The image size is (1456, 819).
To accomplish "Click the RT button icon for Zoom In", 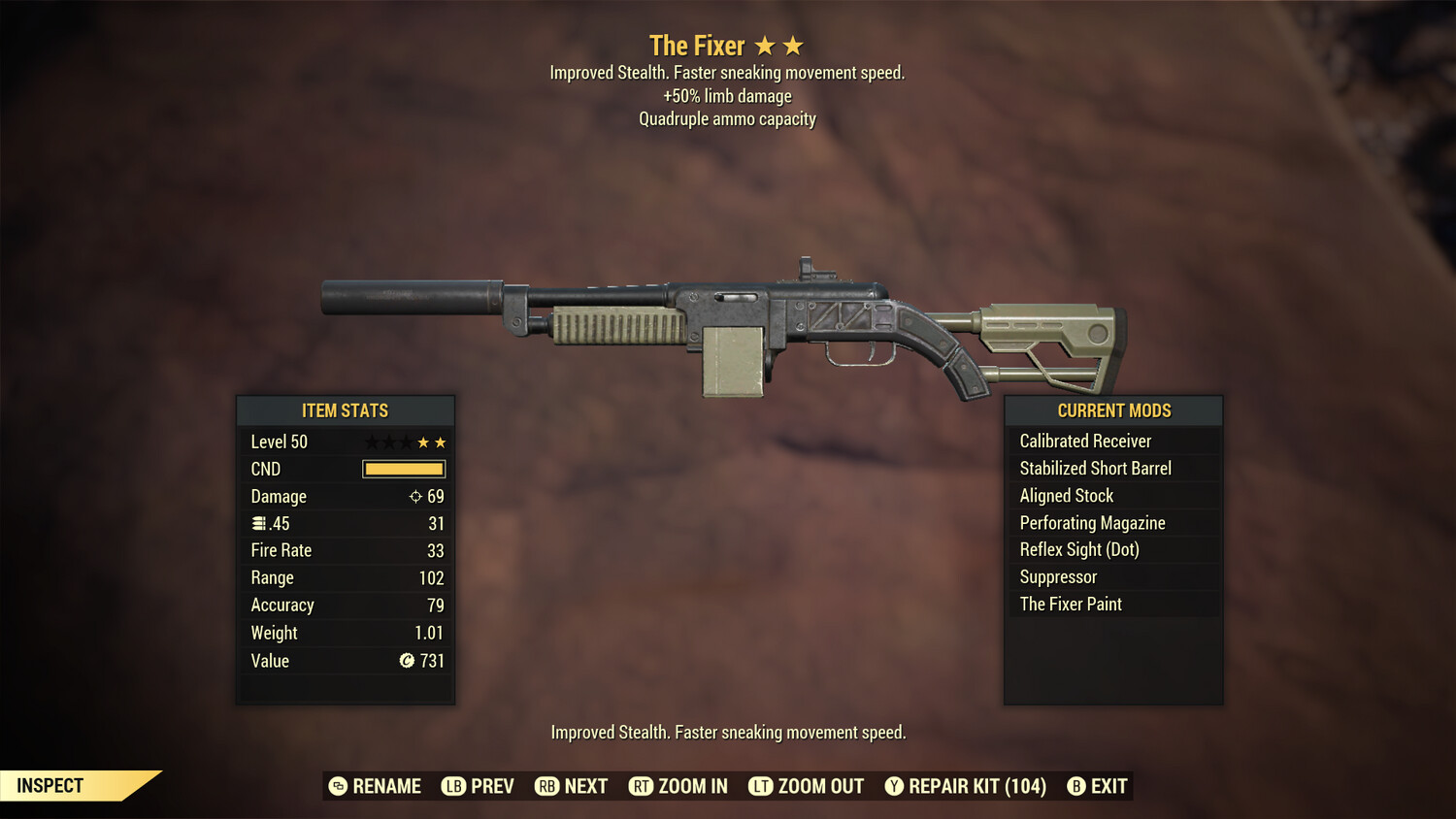I will click(642, 786).
